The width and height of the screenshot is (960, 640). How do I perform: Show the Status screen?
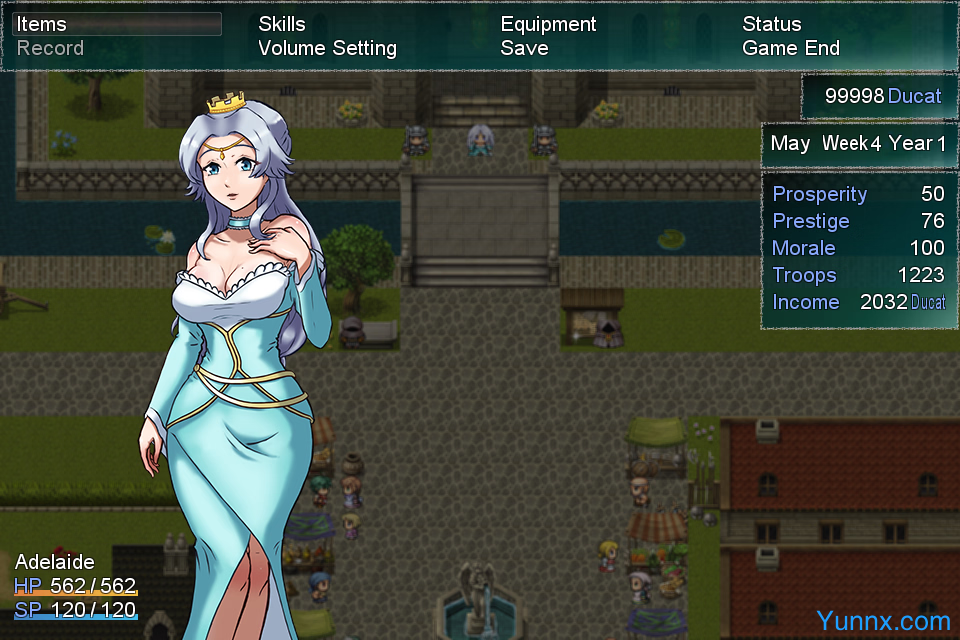[771, 24]
